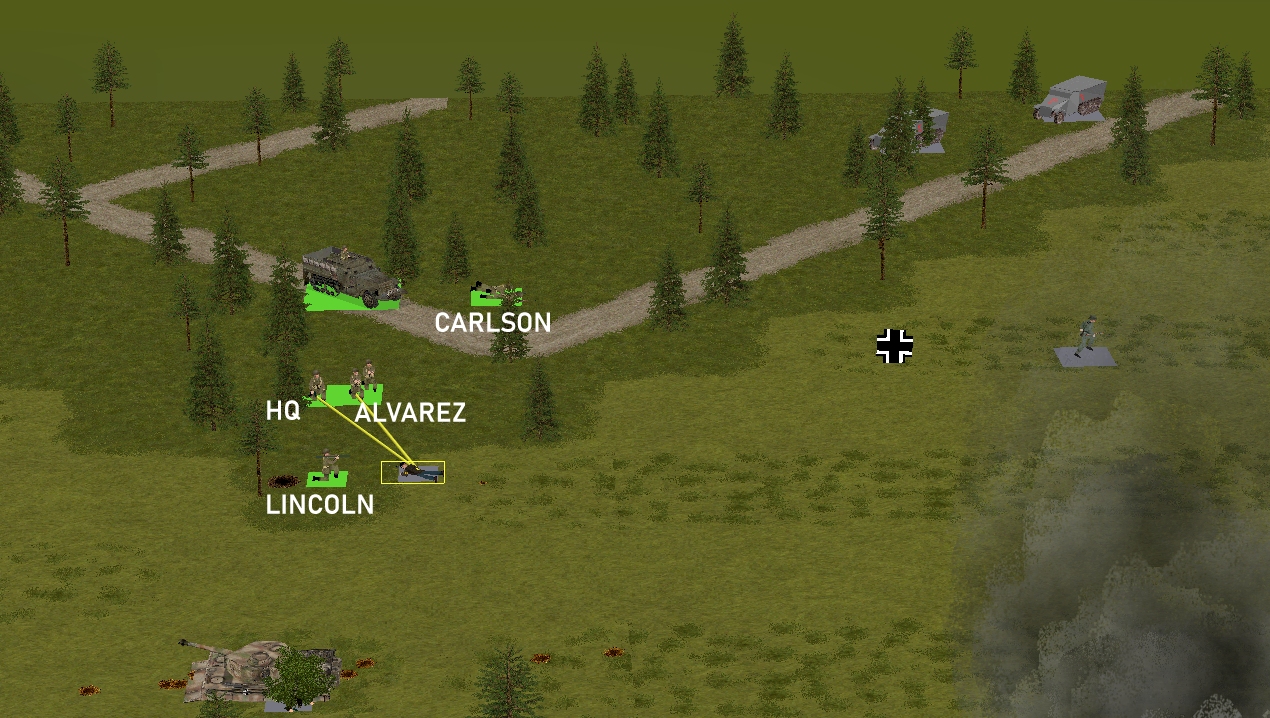Click the yellow-boxed targeted enemy soldier

(x=413, y=472)
